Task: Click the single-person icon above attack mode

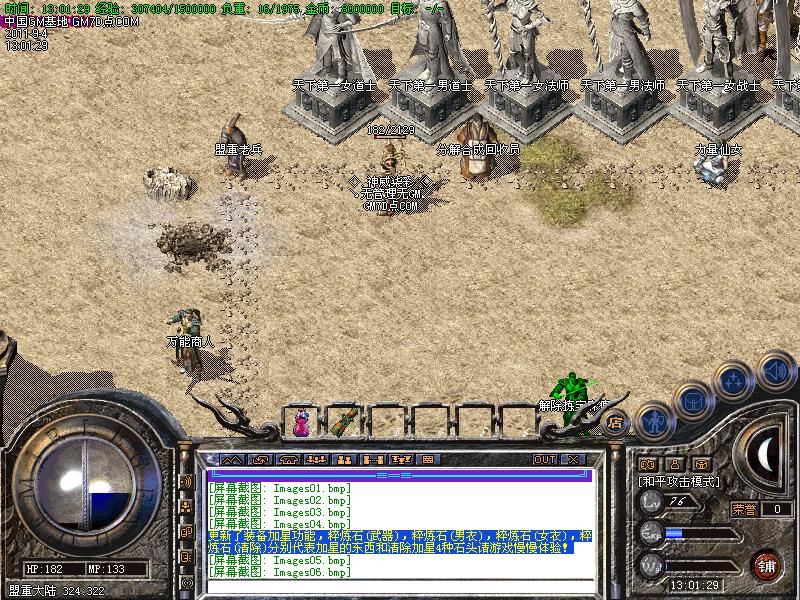Action: 674,464
